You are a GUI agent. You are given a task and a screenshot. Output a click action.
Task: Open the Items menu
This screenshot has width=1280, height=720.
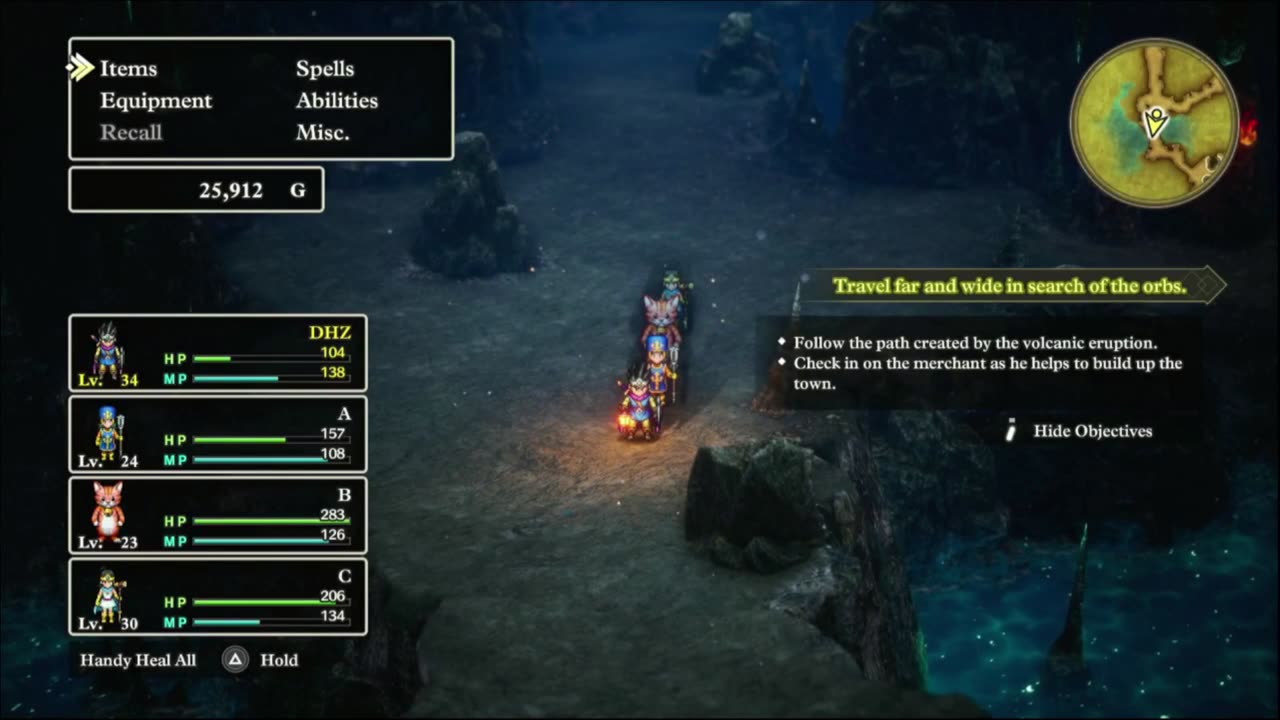tap(128, 69)
